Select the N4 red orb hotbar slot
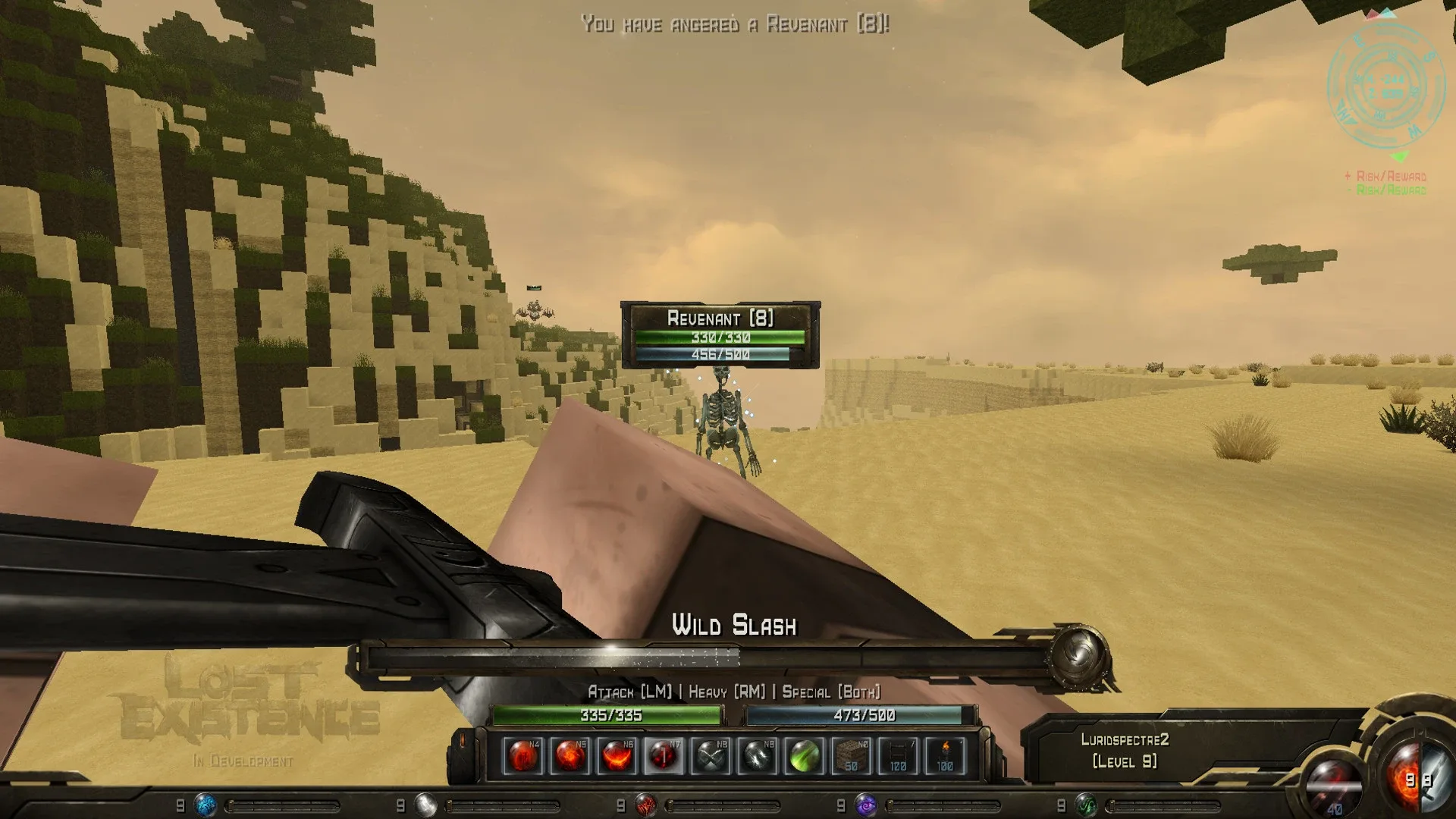 coord(523,755)
